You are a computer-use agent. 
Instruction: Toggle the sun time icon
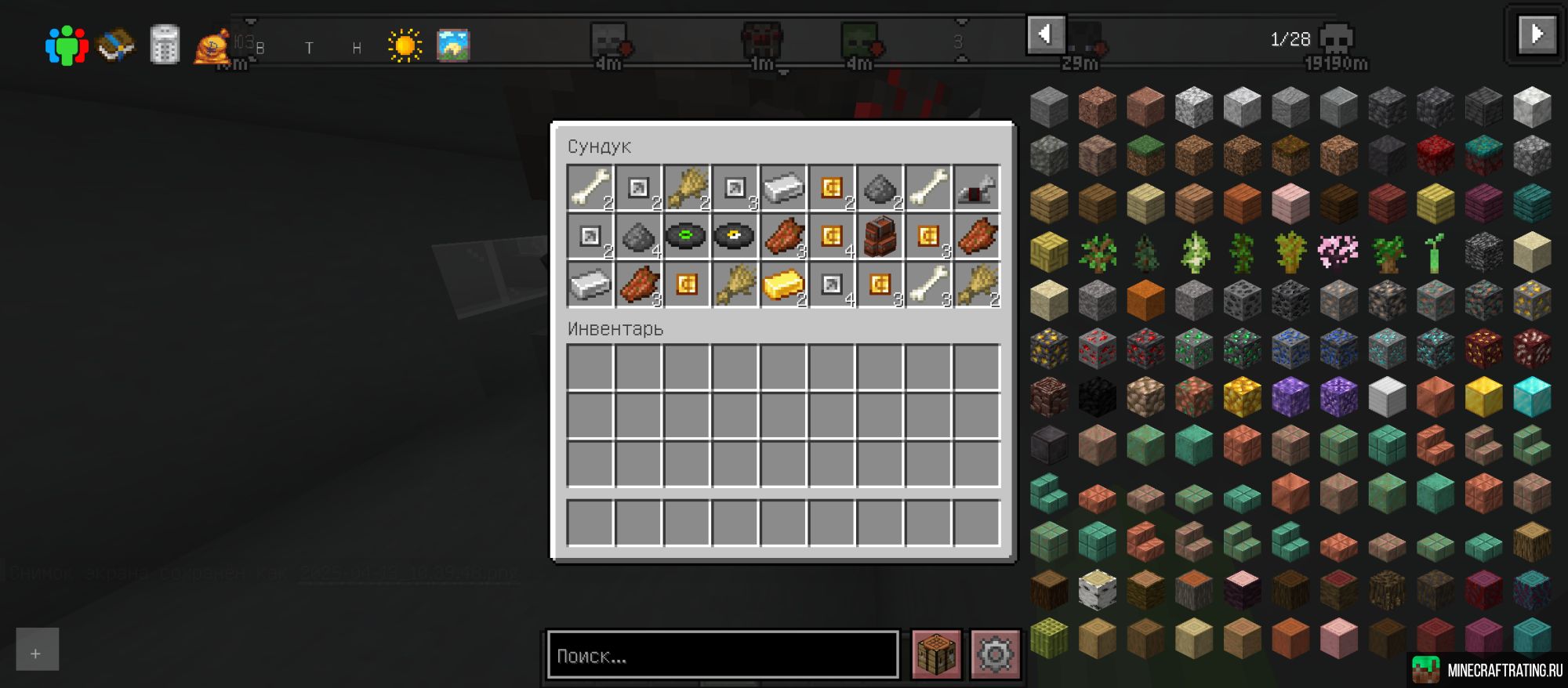point(405,45)
